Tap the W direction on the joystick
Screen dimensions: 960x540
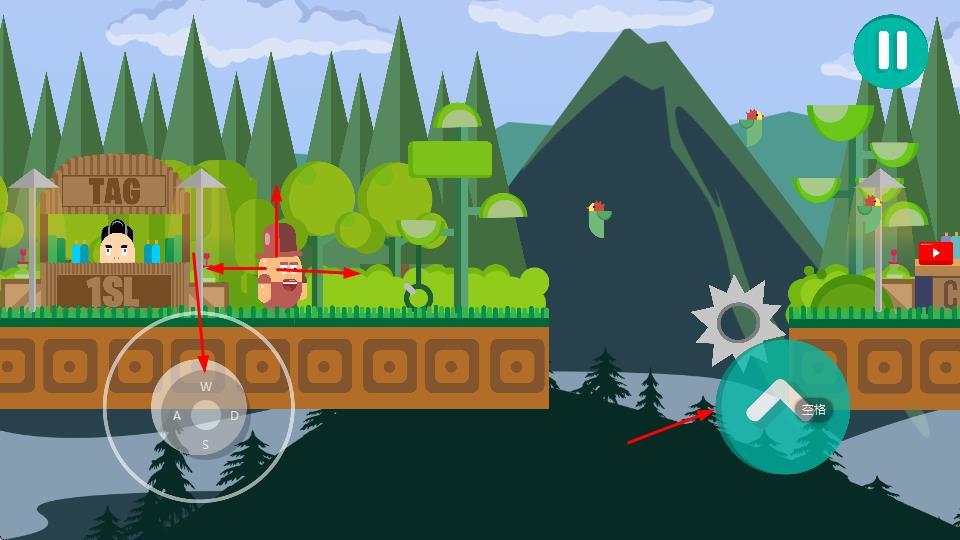[206, 386]
